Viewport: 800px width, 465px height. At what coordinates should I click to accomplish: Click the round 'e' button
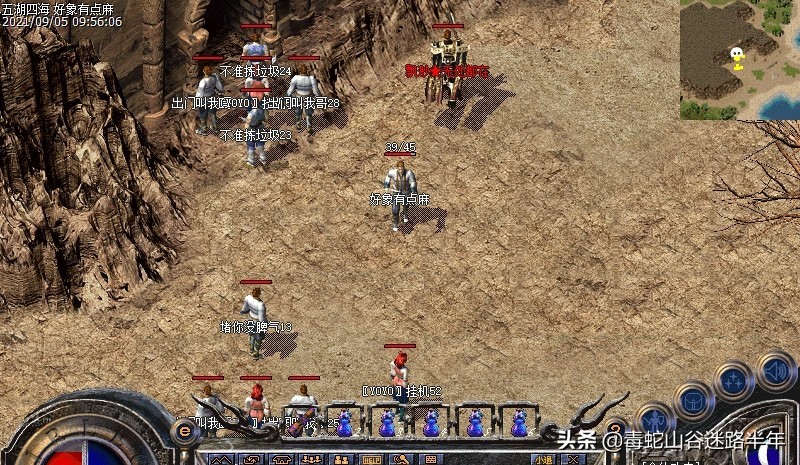(184, 432)
